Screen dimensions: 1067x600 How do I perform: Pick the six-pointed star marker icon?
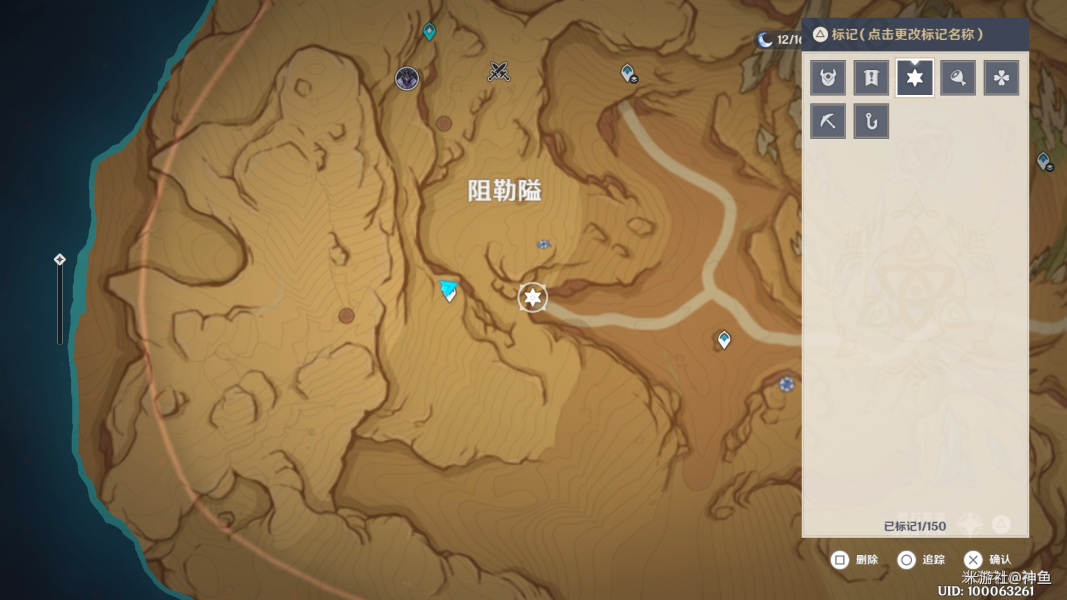(914, 78)
